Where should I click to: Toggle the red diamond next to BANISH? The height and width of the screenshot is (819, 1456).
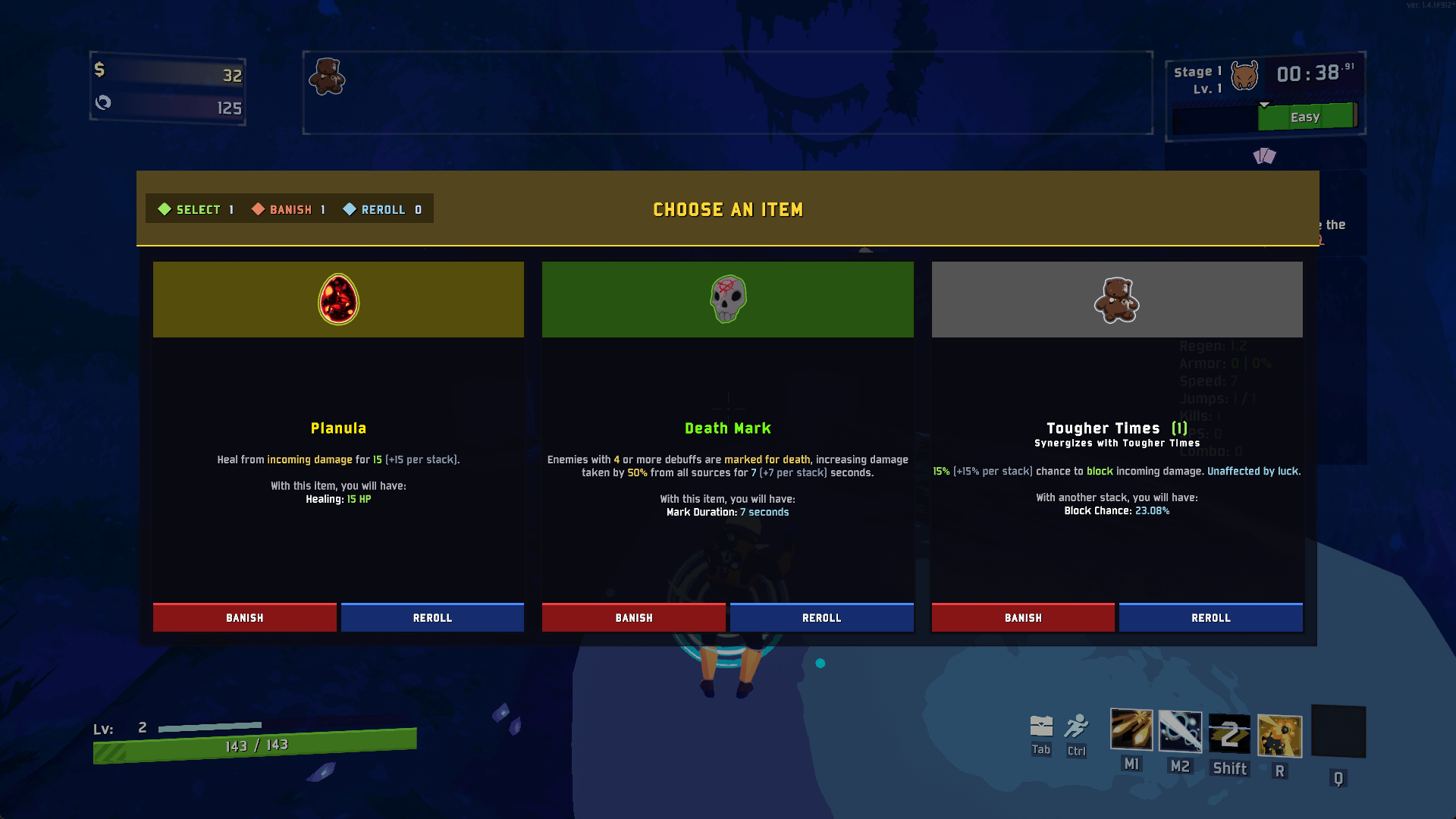coord(258,209)
